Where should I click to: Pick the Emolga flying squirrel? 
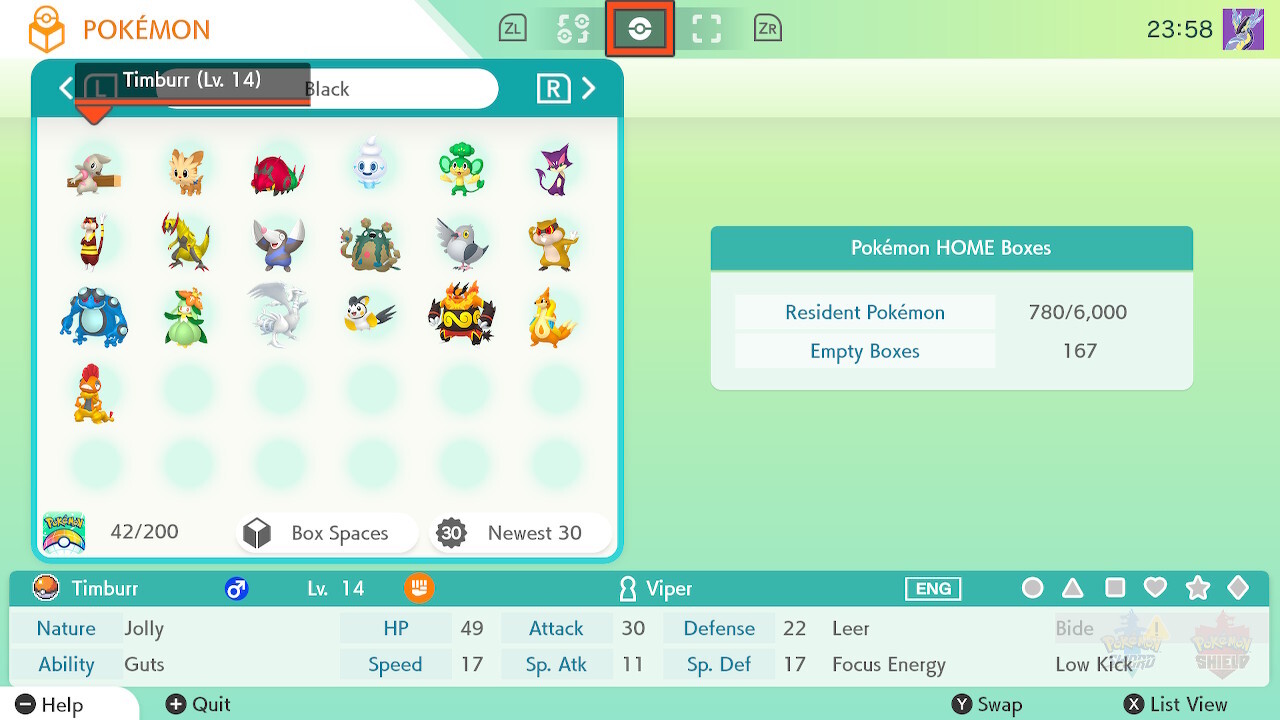point(370,314)
